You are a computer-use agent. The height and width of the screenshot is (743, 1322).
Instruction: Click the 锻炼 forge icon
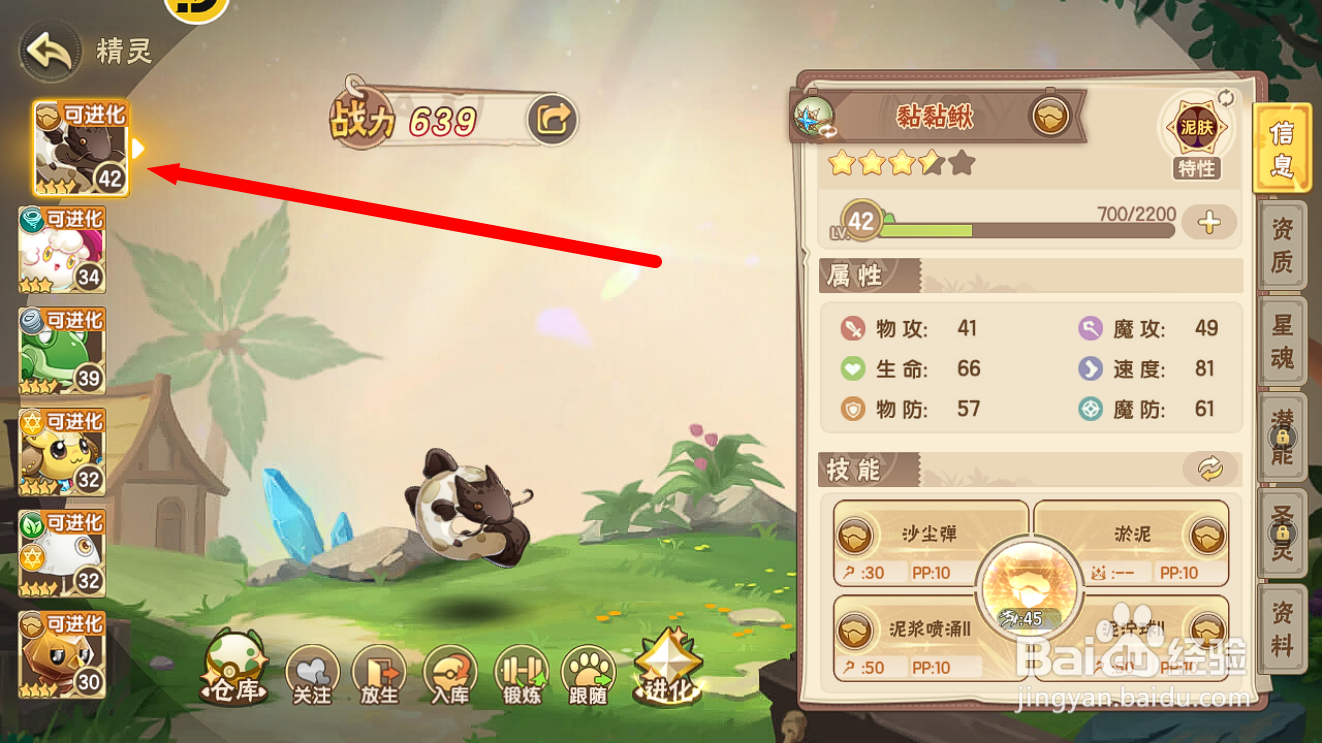tap(519, 675)
